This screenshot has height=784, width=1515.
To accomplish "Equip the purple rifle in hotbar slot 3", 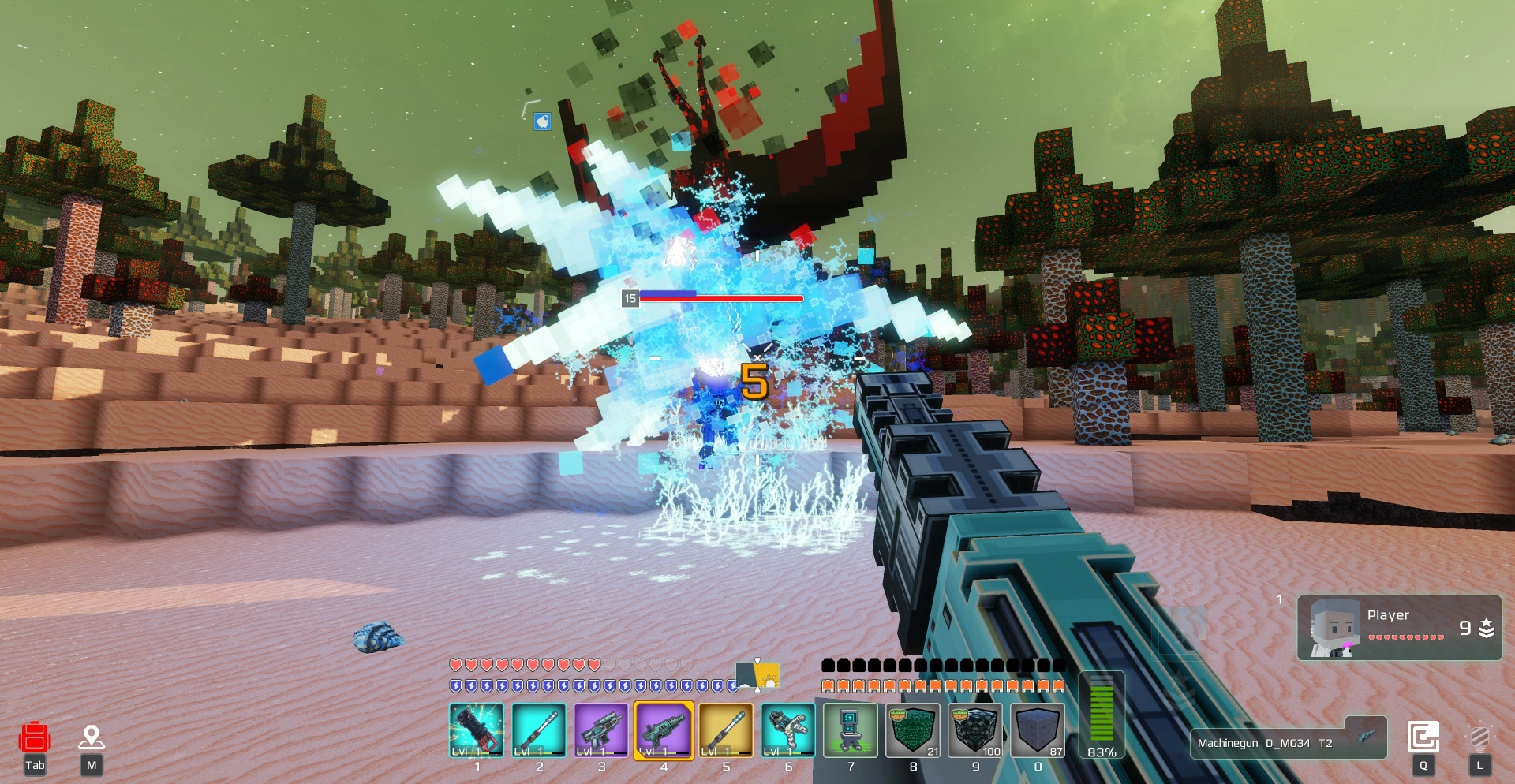I will point(601,730).
